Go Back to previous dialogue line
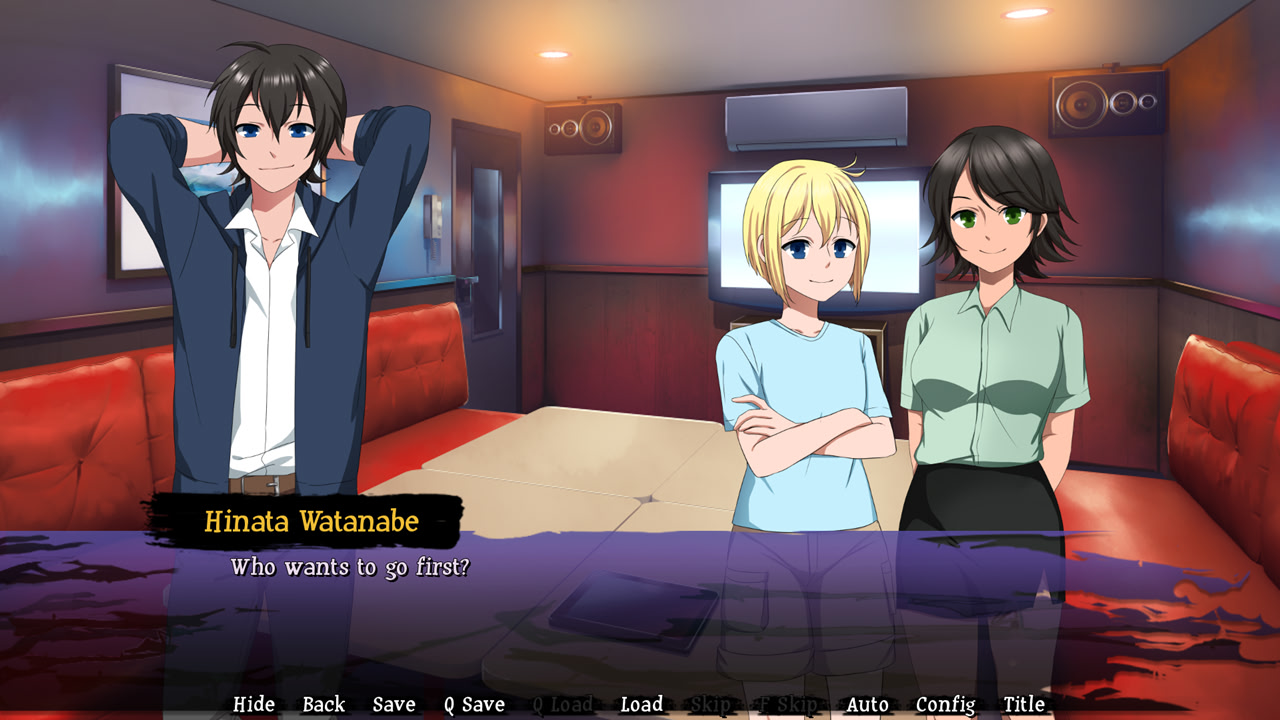Image resolution: width=1280 pixels, height=720 pixels. (323, 704)
